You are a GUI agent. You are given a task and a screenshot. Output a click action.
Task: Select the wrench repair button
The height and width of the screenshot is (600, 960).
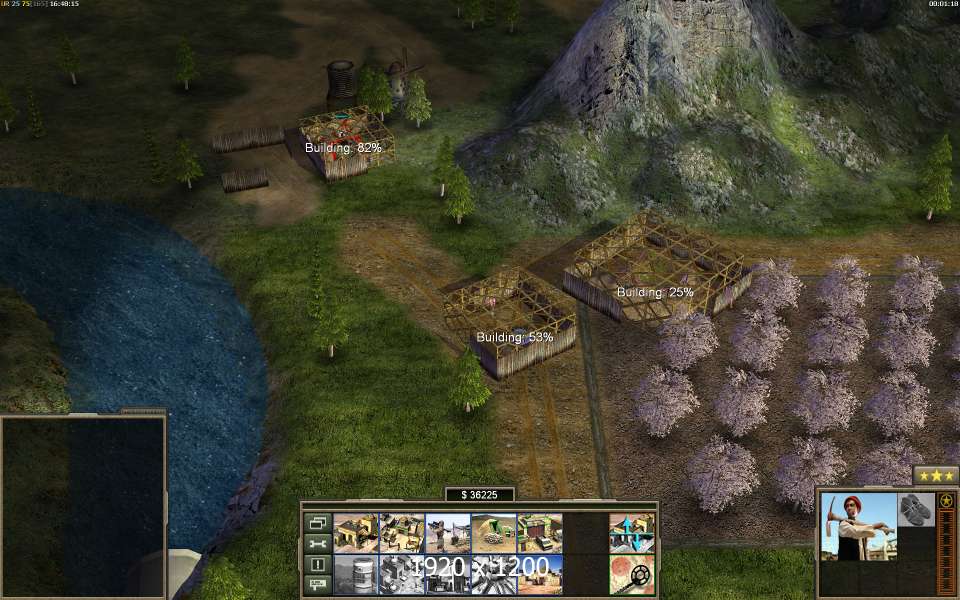coord(318,543)
